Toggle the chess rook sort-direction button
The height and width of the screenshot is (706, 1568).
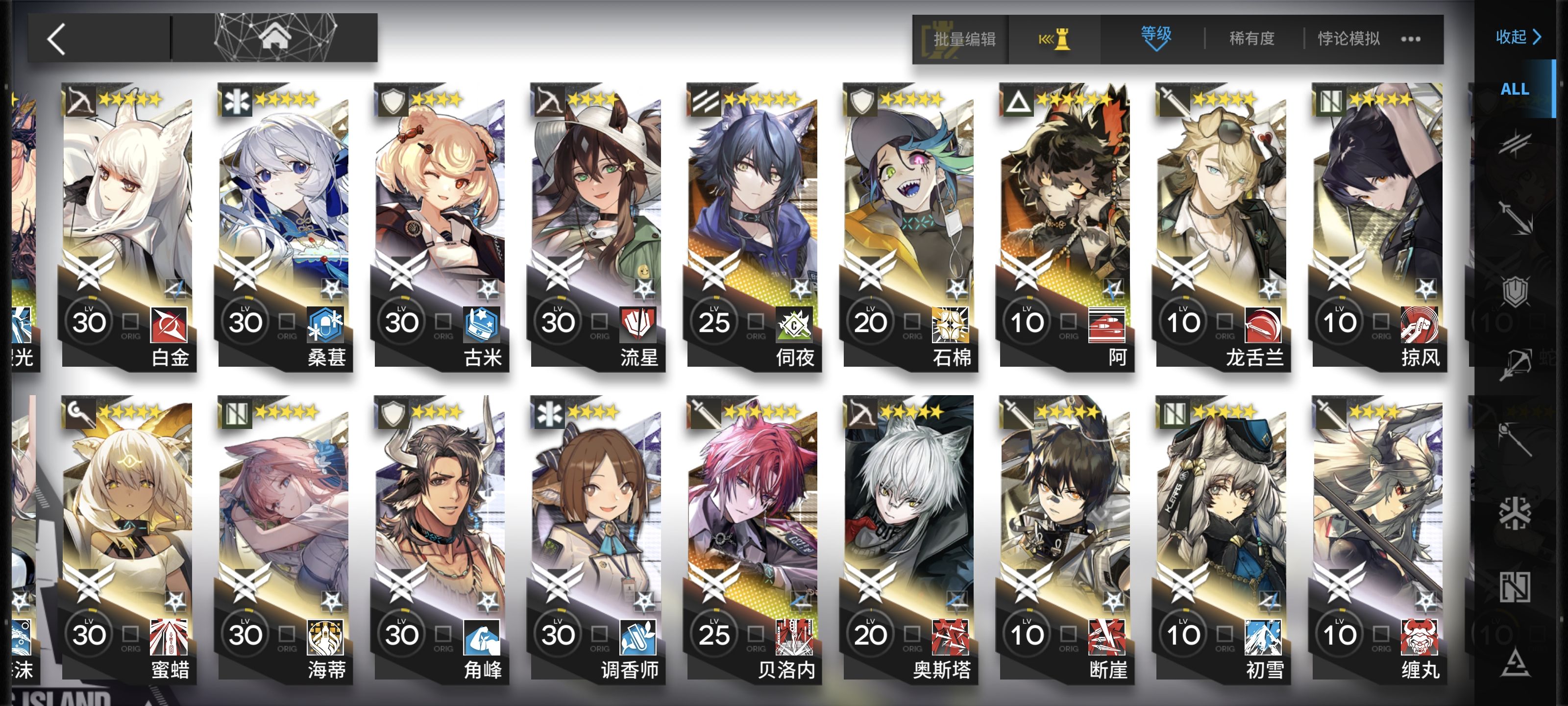(x=1054, y=40)
